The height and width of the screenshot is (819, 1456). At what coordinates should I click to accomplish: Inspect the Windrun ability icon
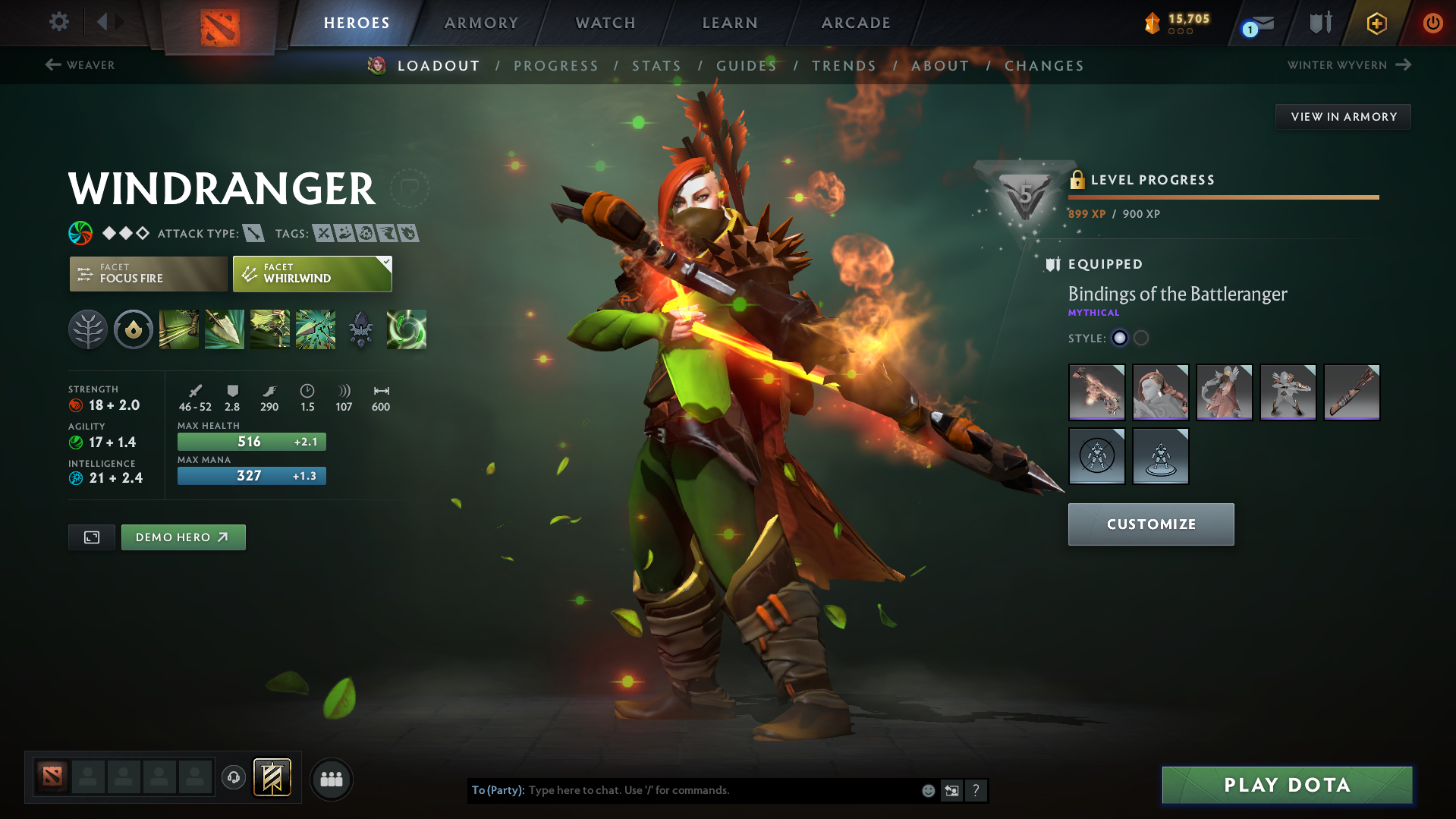pyautogui.click(x=269, y=329)
